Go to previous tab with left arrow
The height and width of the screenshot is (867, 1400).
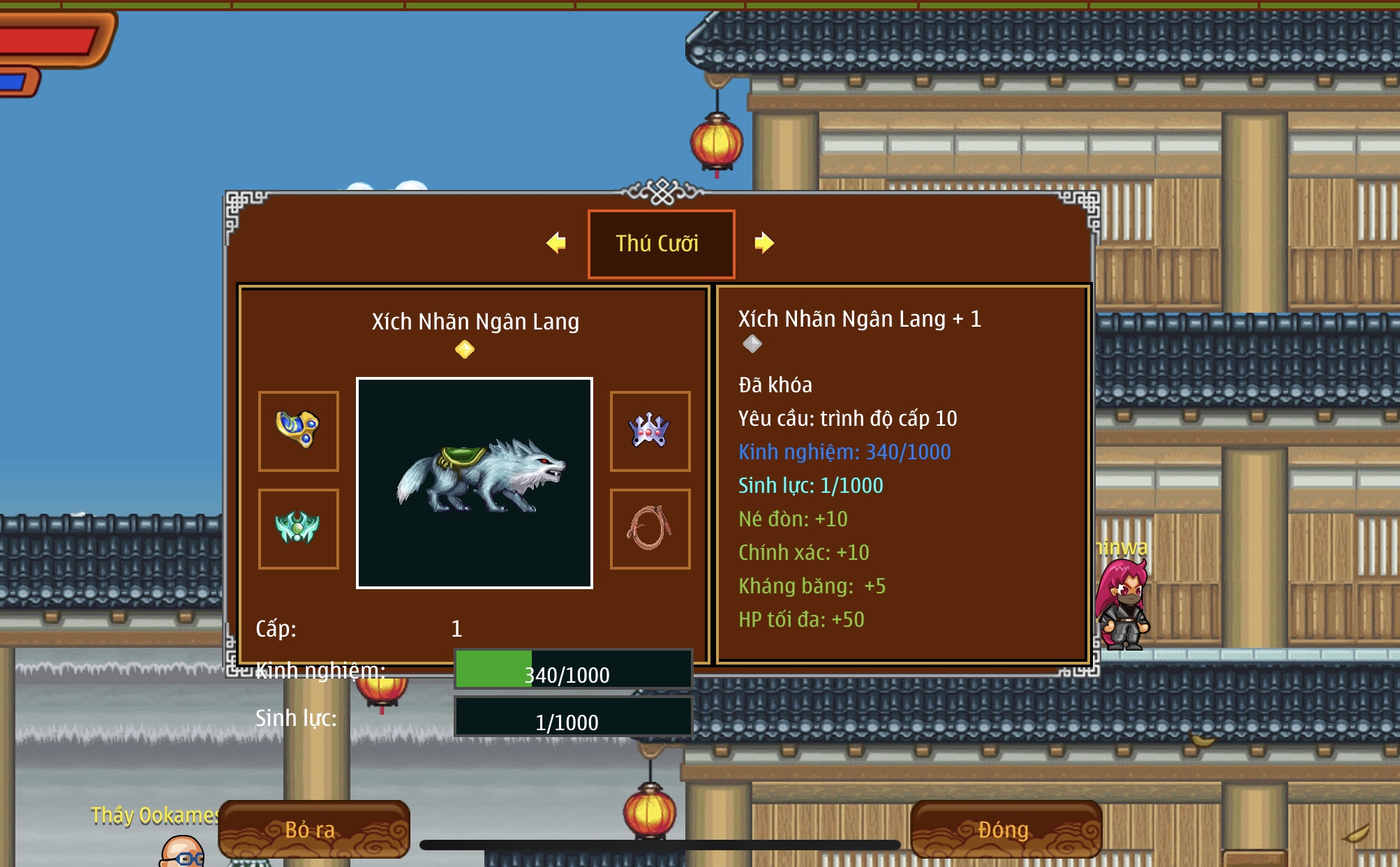point(556,243)
